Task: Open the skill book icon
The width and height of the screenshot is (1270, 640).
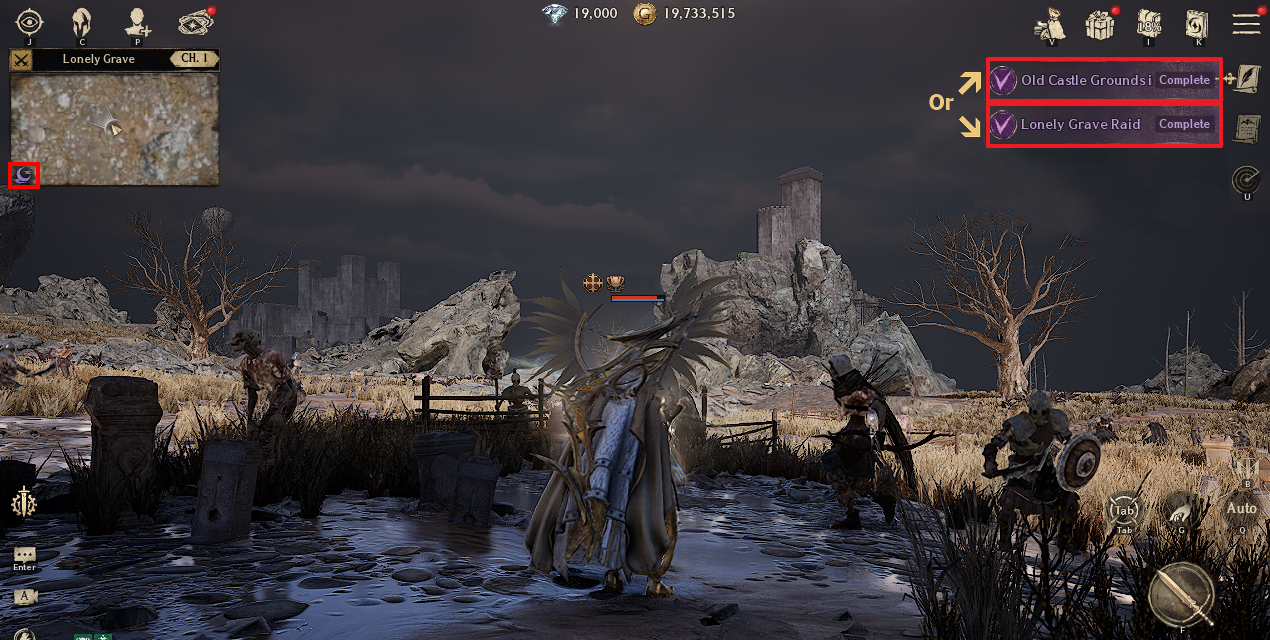Action: [1197, 23]
